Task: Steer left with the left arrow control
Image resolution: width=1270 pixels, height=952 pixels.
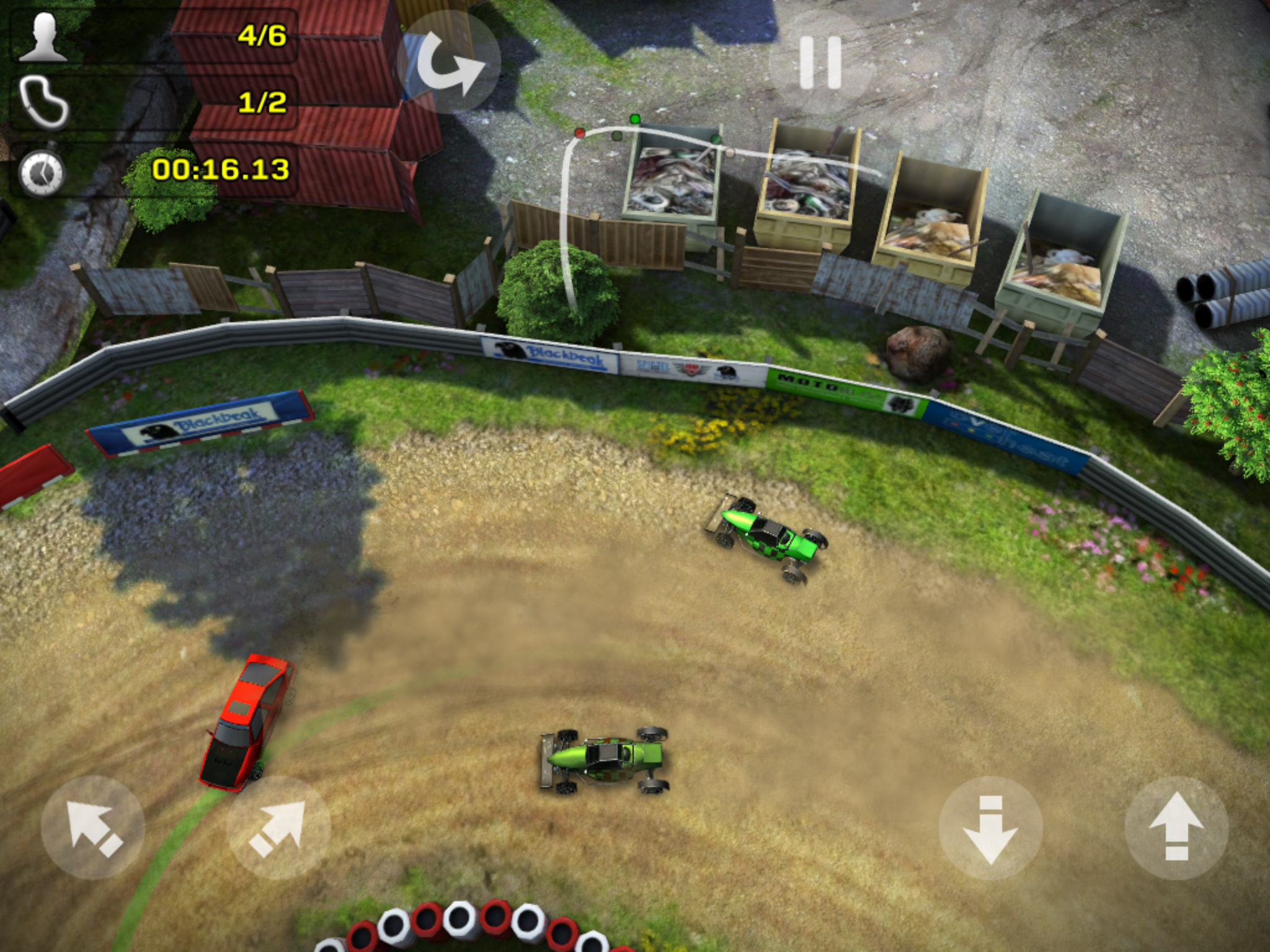Action: 93,828
